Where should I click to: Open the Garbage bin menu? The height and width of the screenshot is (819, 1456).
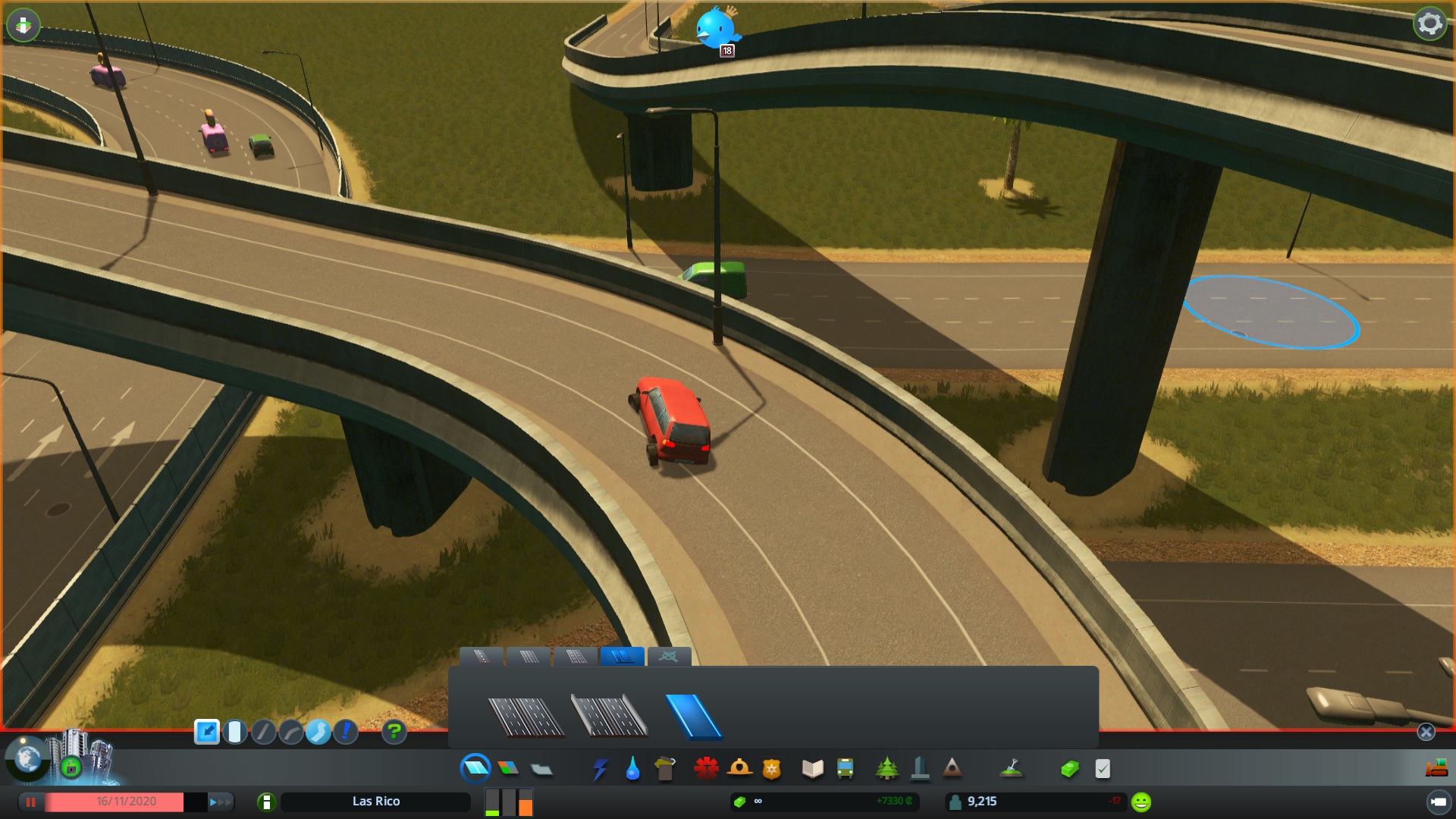coord(665,769)
